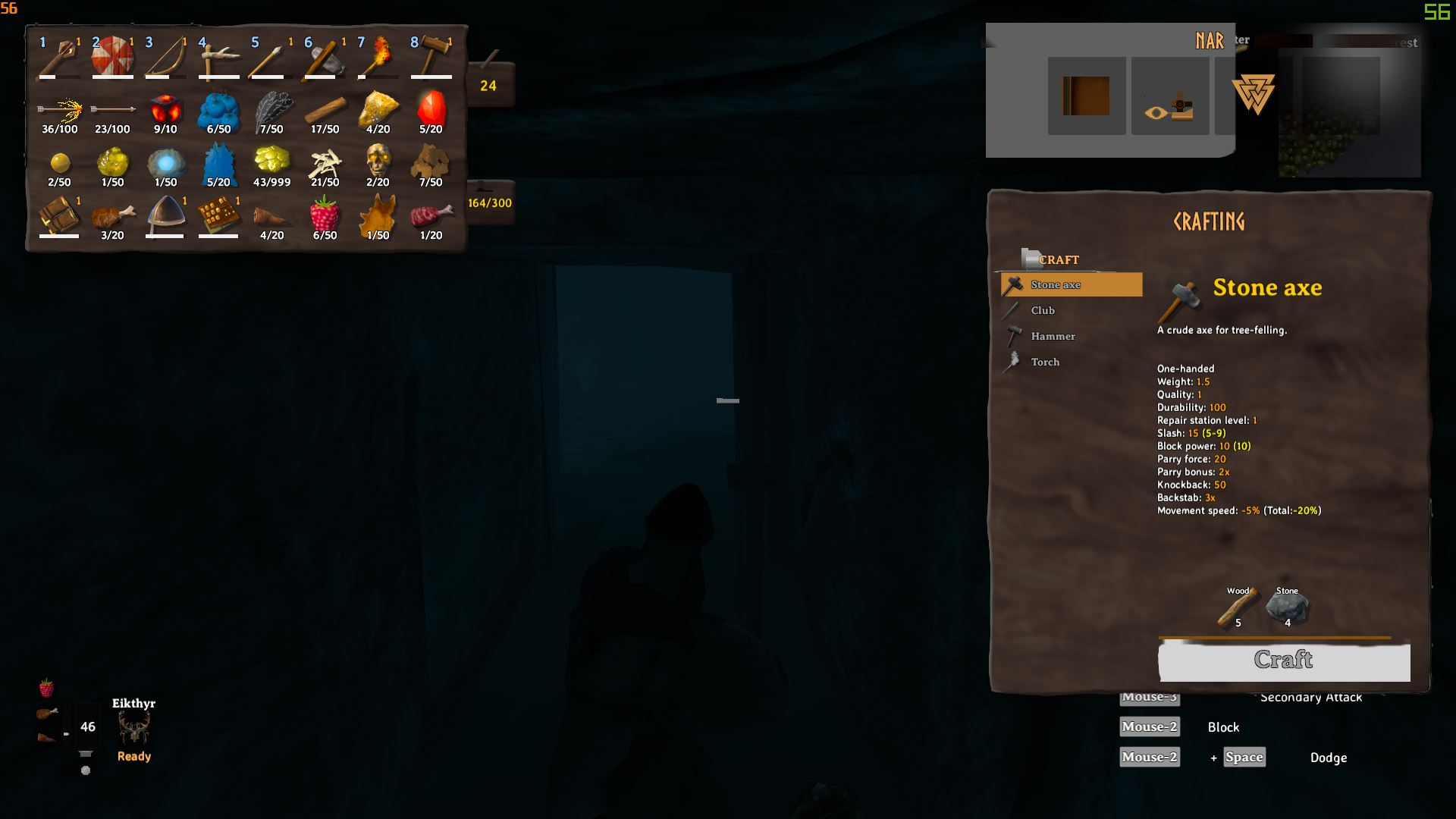1456x819 pixels.
Task: Switch to the Craft tab
Action: click(x=1058, y=259)
